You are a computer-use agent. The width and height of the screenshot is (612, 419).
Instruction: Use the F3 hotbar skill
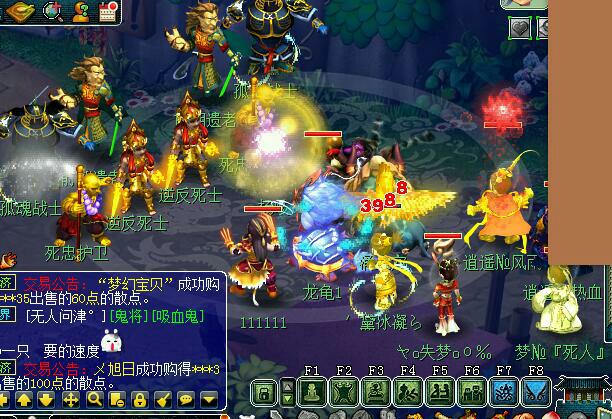(x=376, y=394)
